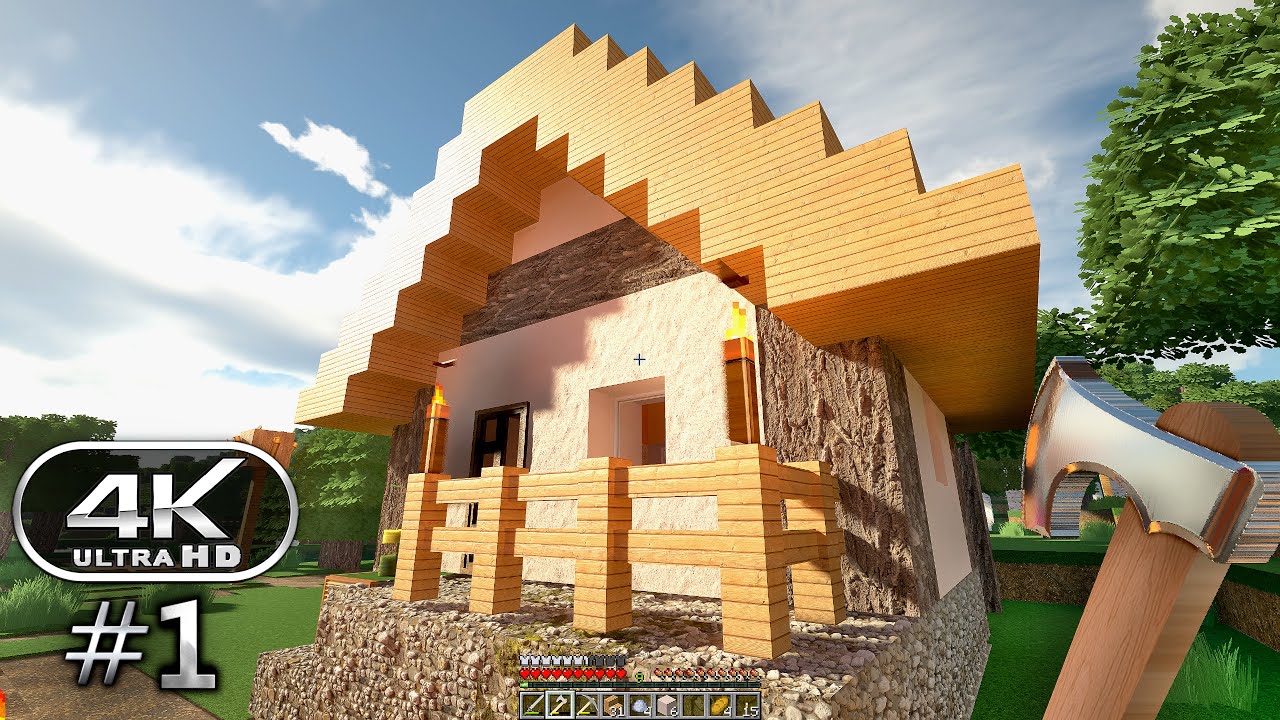Select the pickaxe in hotbar slot three
1280x720 pixels.
point(588,704)
